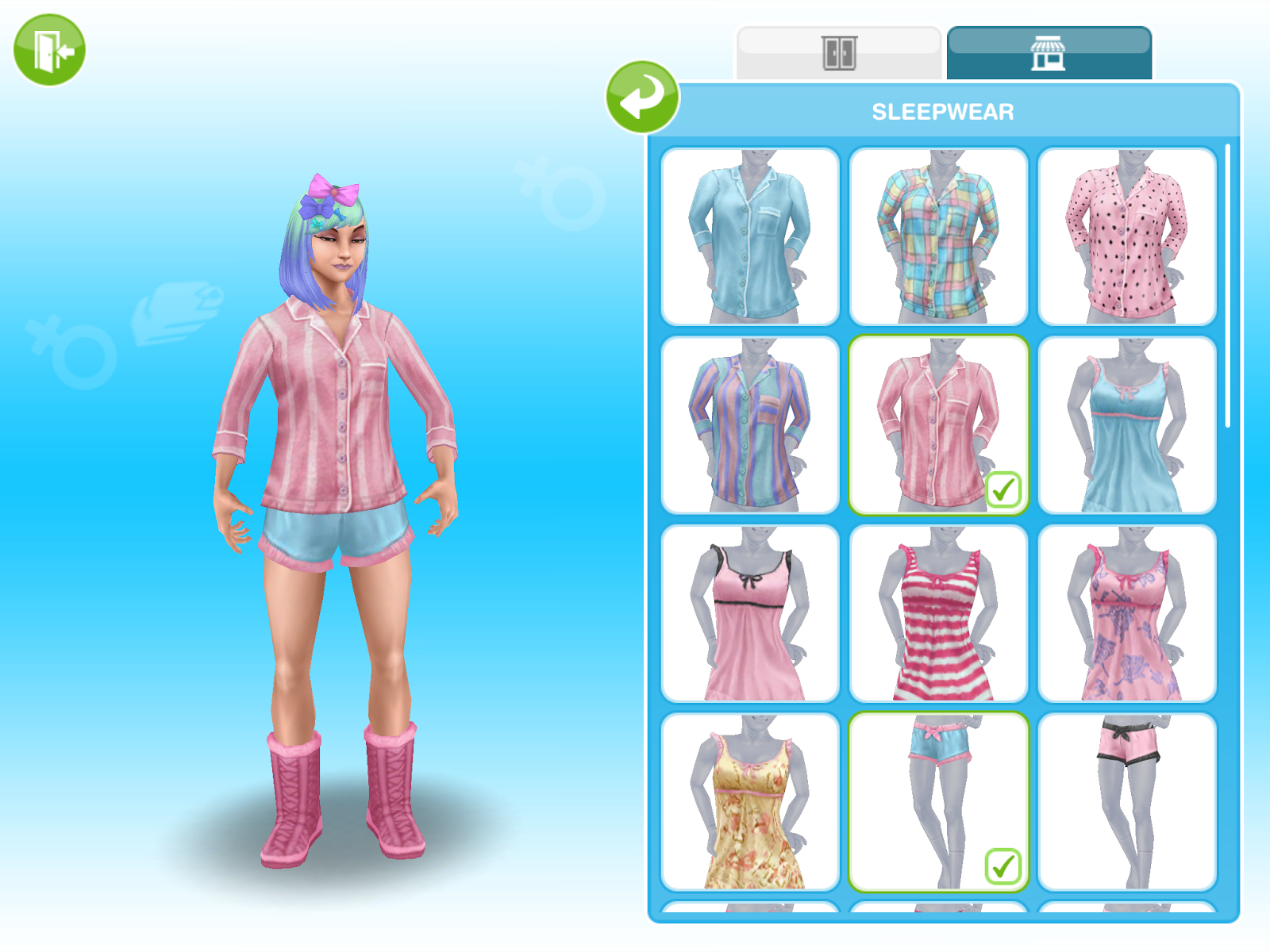
Task: Click the Sim character model
Action: click(333, 476)
